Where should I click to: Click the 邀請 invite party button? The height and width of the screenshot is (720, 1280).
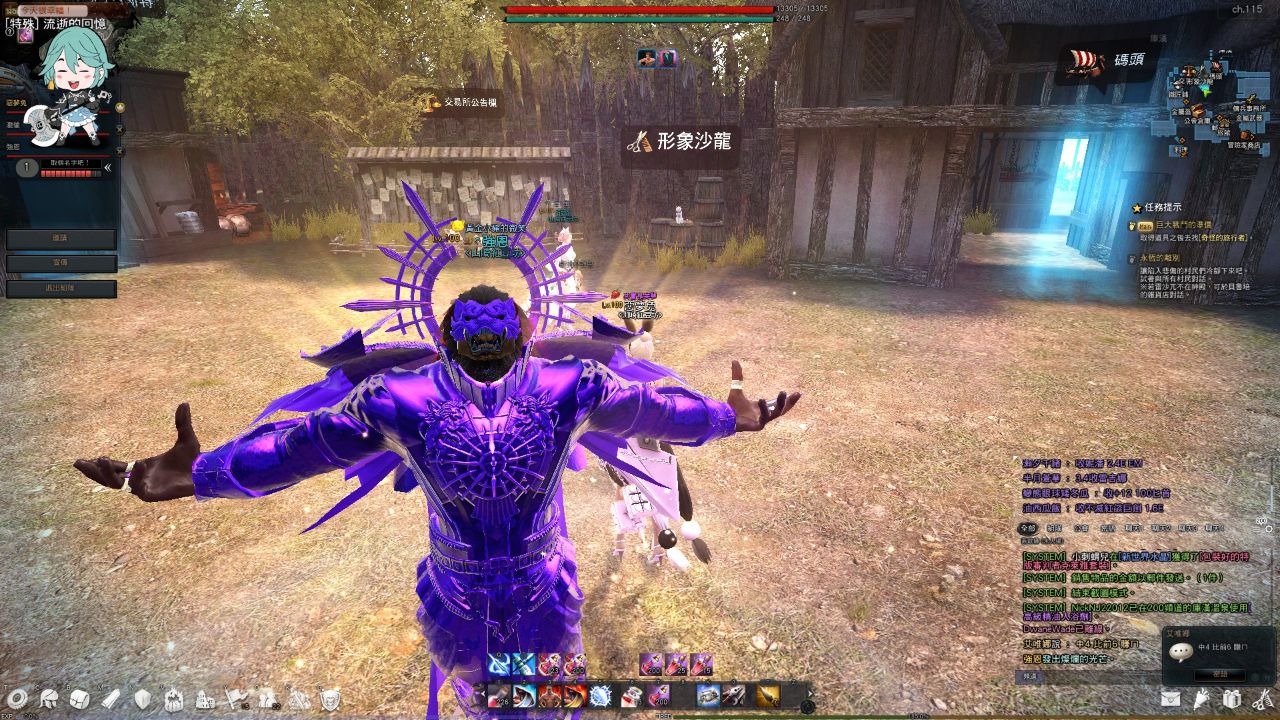tap(61, 240)
